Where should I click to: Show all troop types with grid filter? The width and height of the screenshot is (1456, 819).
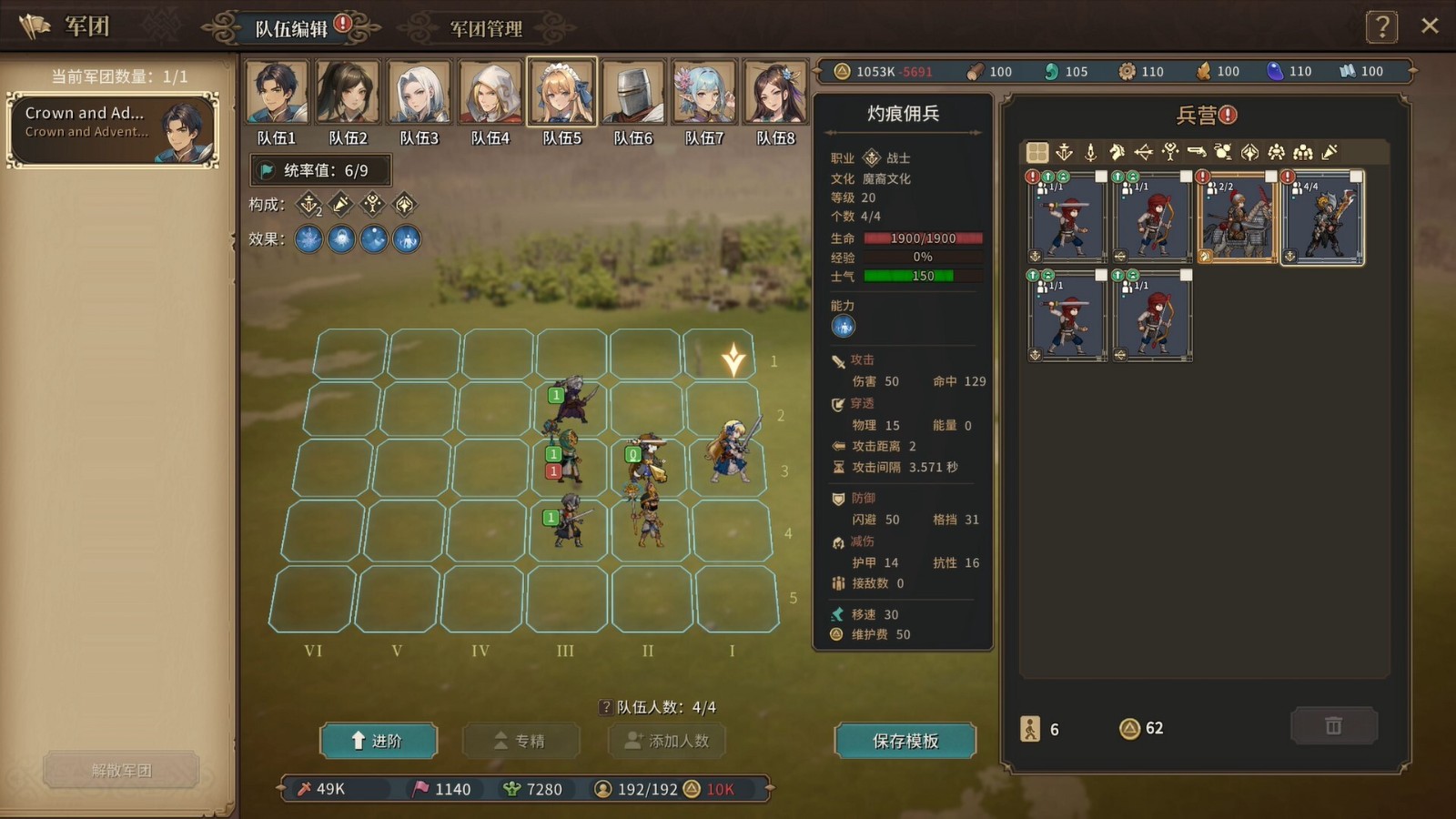click(1037, 152)
